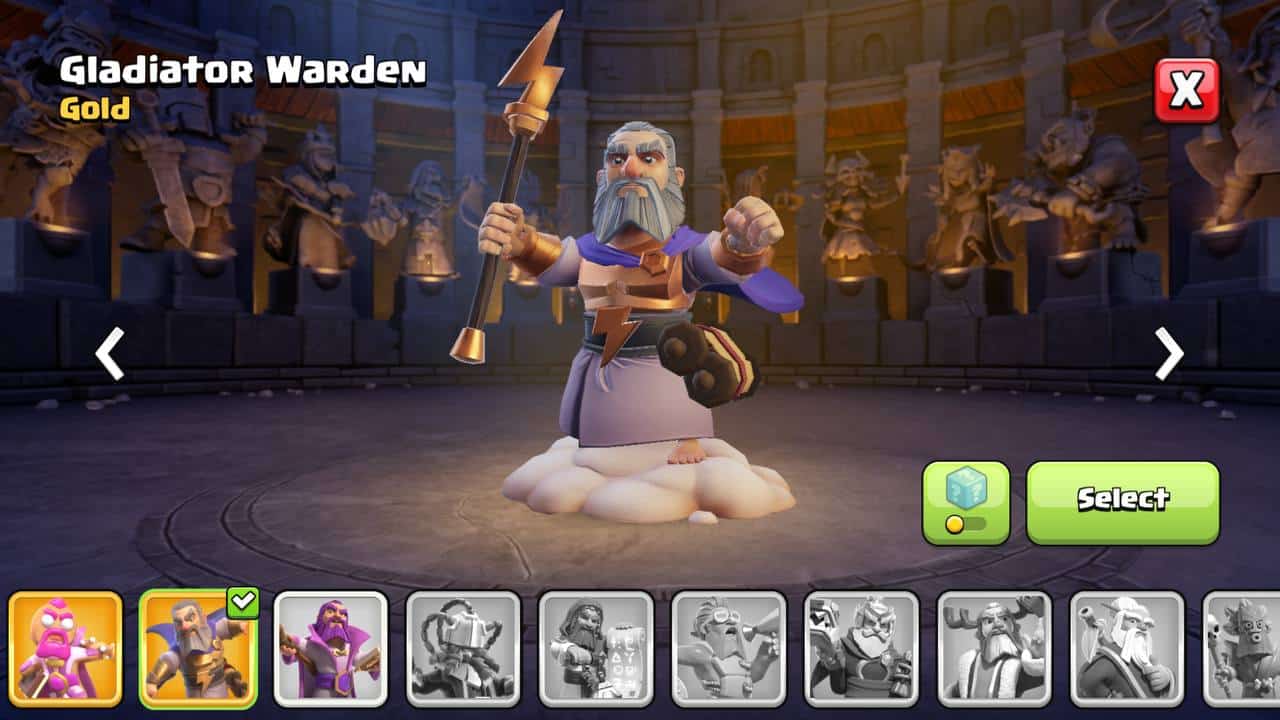Choose the locked antlered warden skin
This screenshot has height=720, width=1280.
click(994, 648)
